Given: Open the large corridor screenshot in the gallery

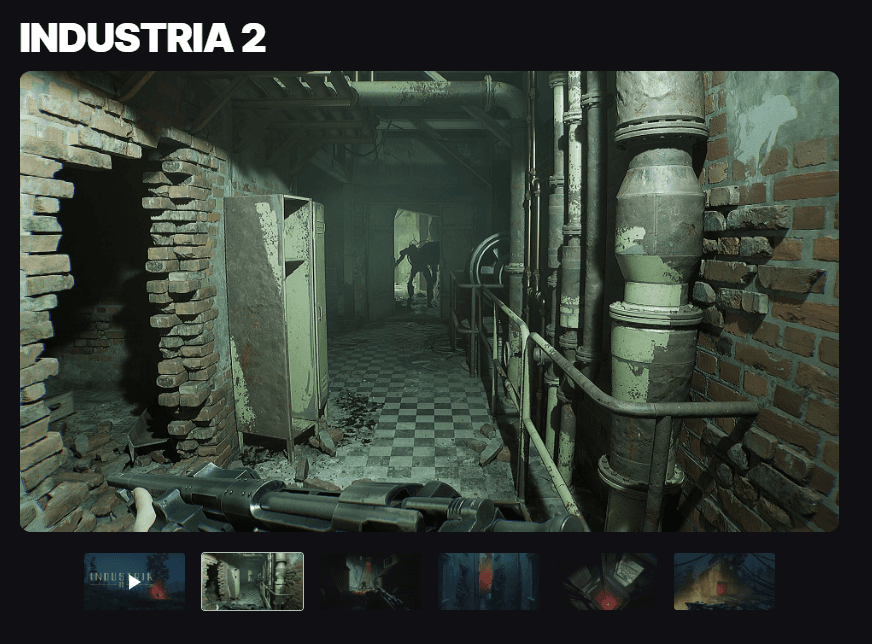Looking at the screenshot, I should [429, 301].
